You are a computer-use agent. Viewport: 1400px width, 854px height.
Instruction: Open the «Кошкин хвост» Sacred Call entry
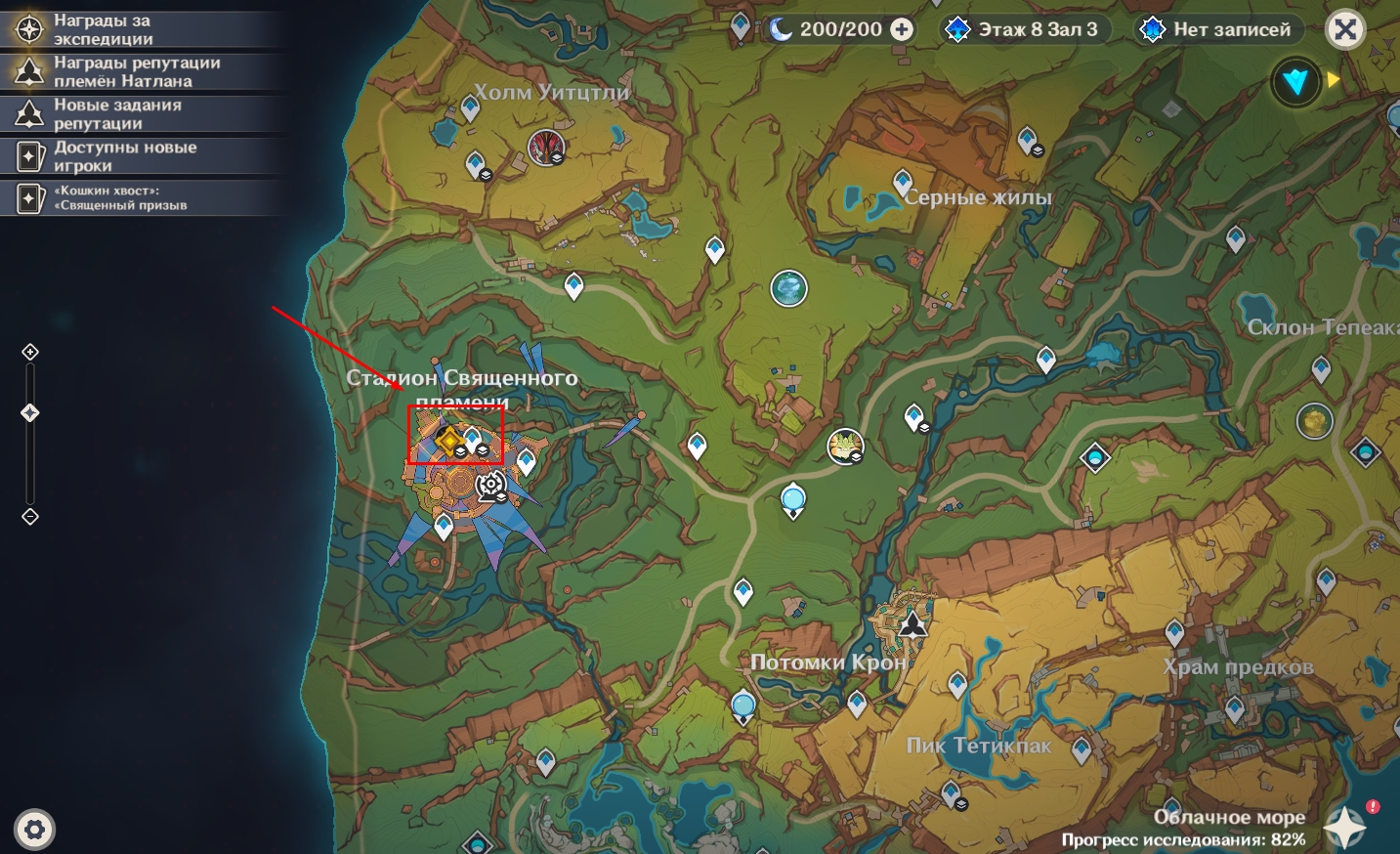tap(120, 197)
